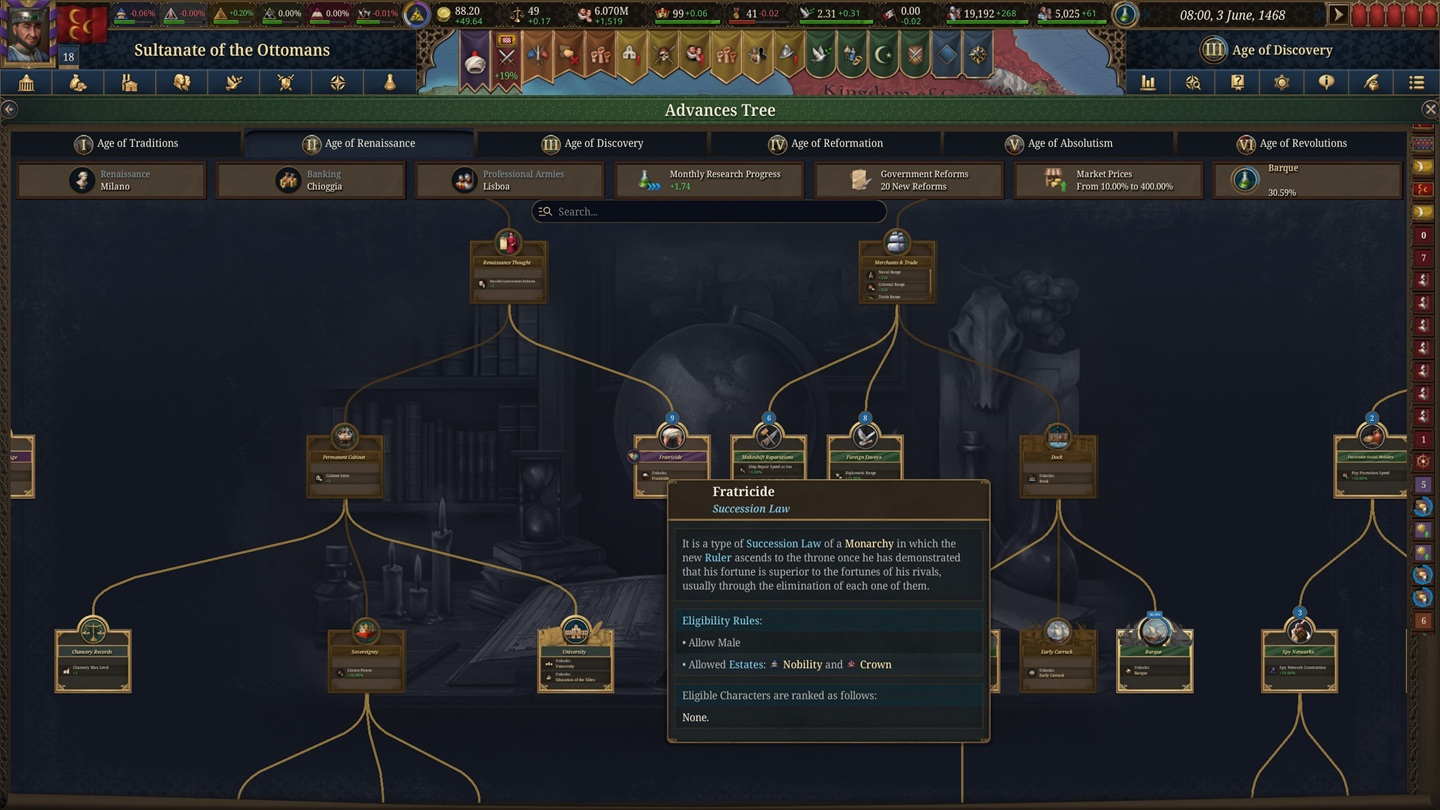Select the Foreign Envoys advance
Image resolution: width=1440 pixels, height=810 pixels.
click(864, 459)
